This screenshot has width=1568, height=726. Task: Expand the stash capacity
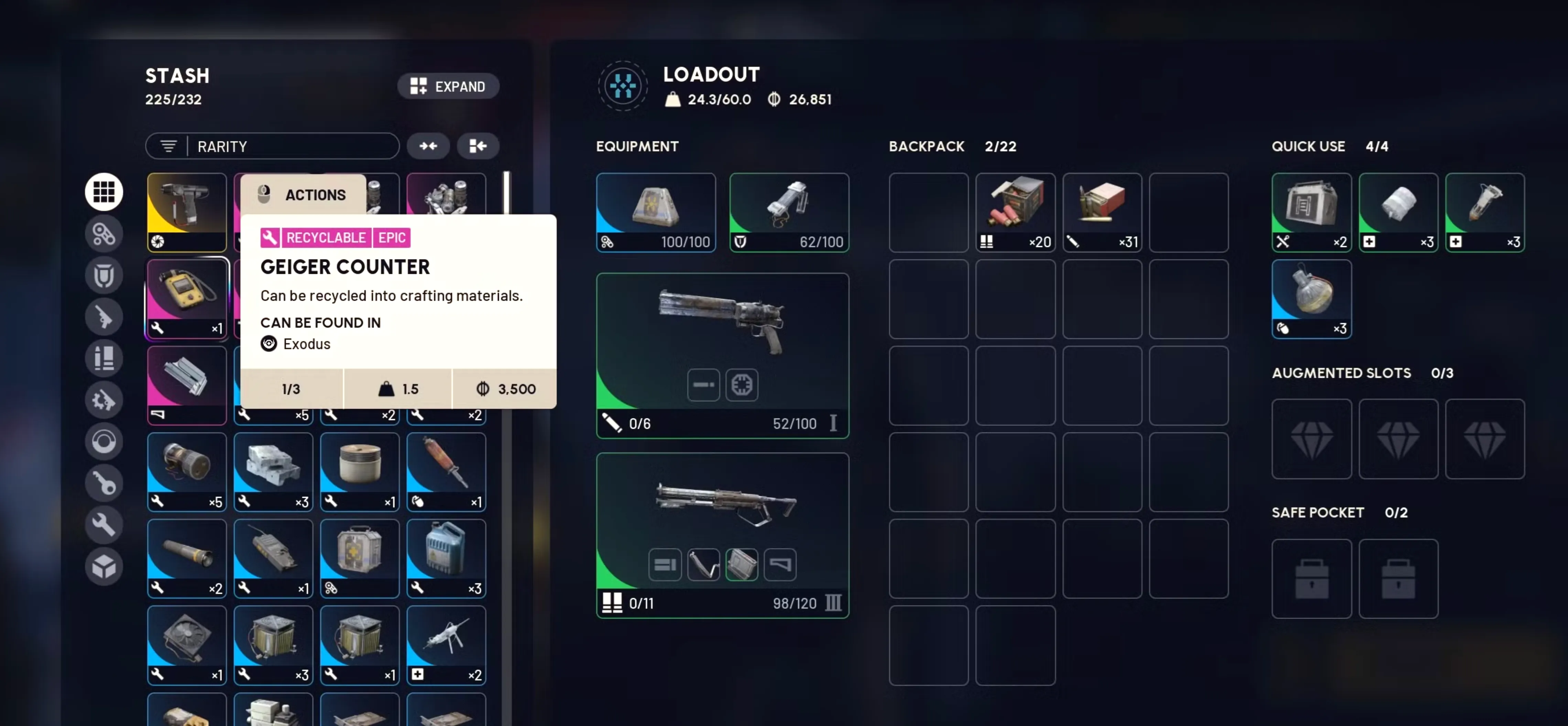[448, 86]
